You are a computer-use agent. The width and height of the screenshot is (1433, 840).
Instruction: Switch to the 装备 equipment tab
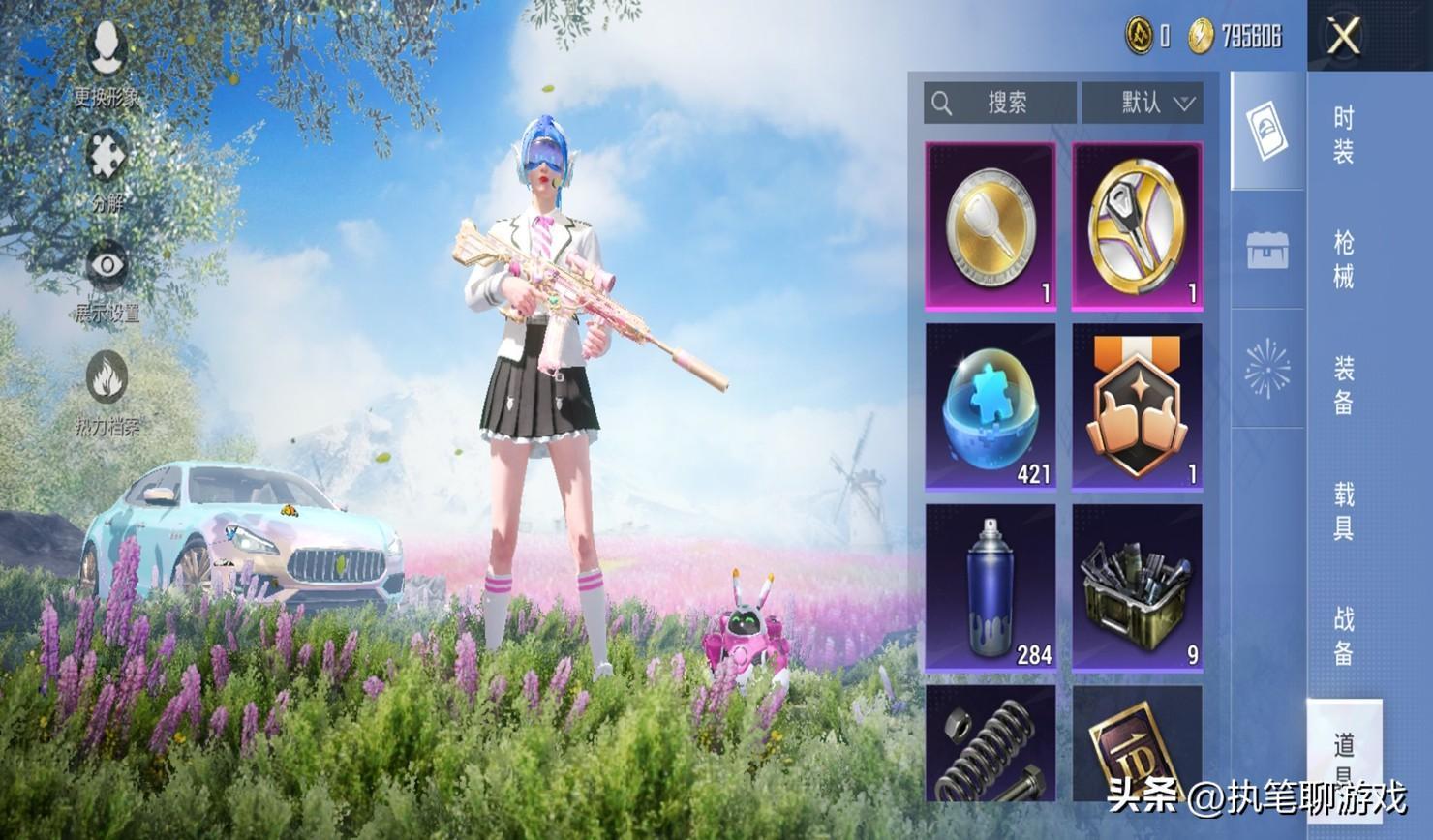pos(1344,385)
